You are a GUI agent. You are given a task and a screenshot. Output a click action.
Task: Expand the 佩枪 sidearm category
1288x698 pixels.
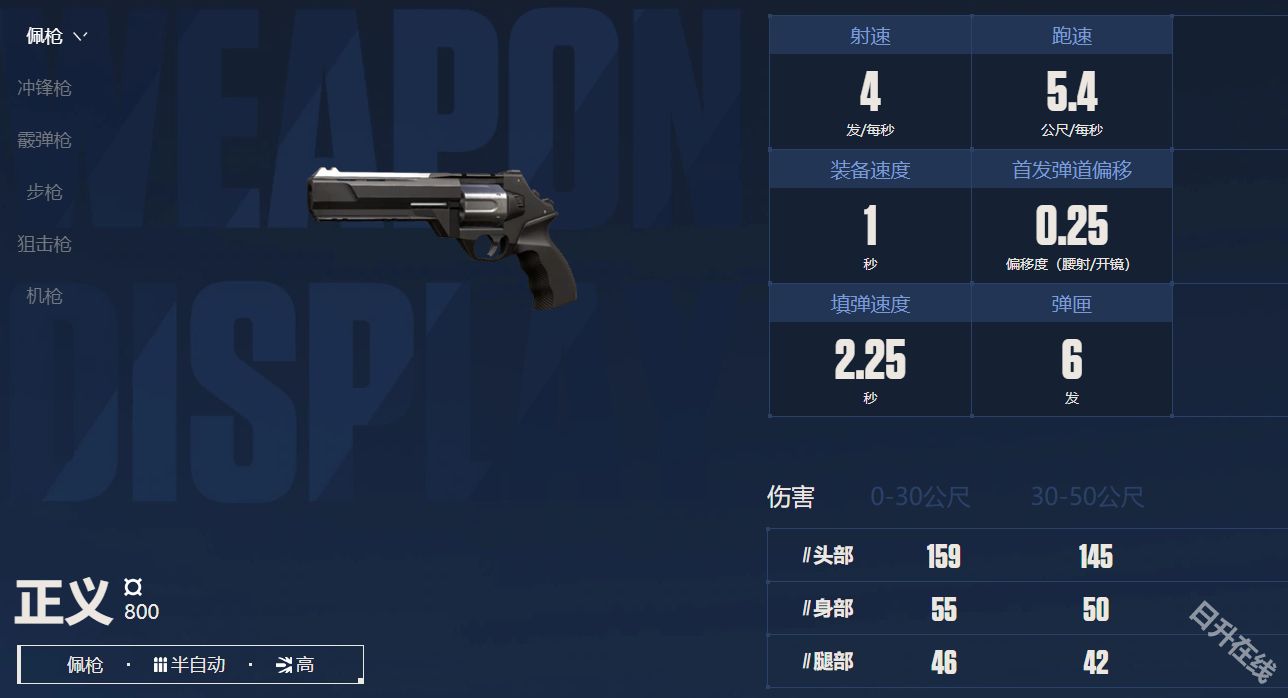pyautogui.click(x=56, y=37)
